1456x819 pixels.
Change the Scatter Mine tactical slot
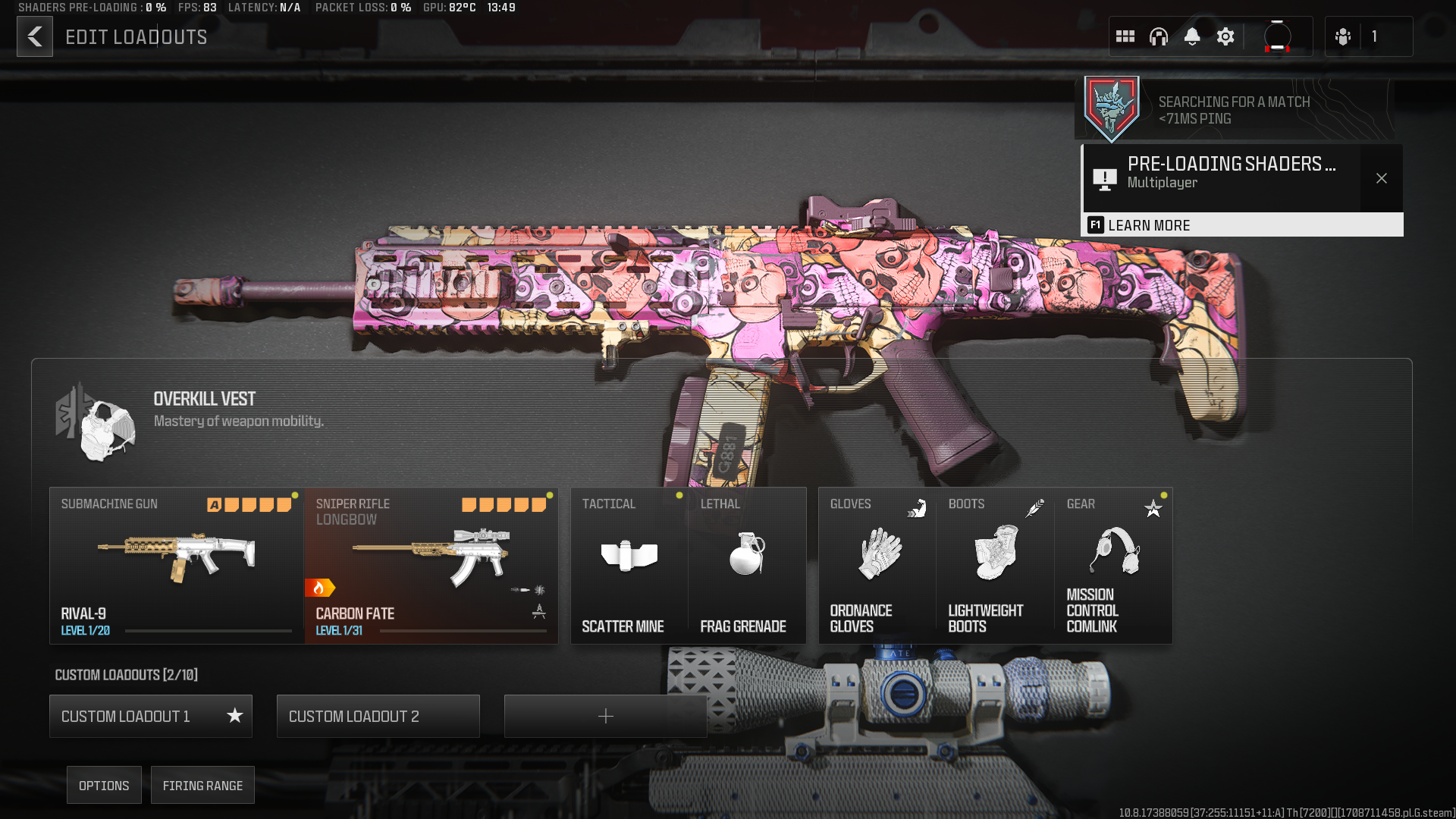pyautogui.click(x=629, y=566)
